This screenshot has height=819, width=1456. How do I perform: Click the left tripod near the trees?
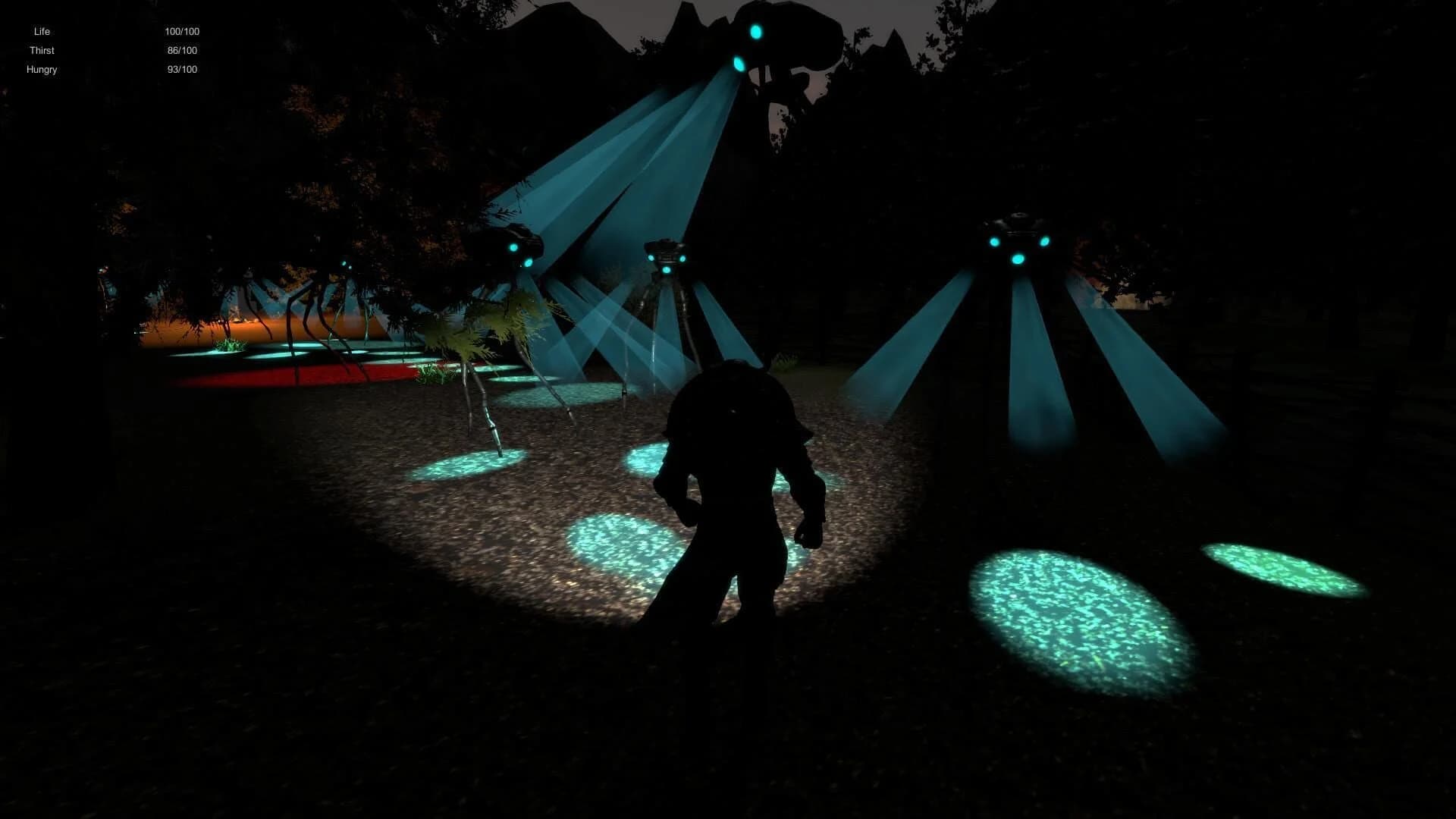pos(516,243)
